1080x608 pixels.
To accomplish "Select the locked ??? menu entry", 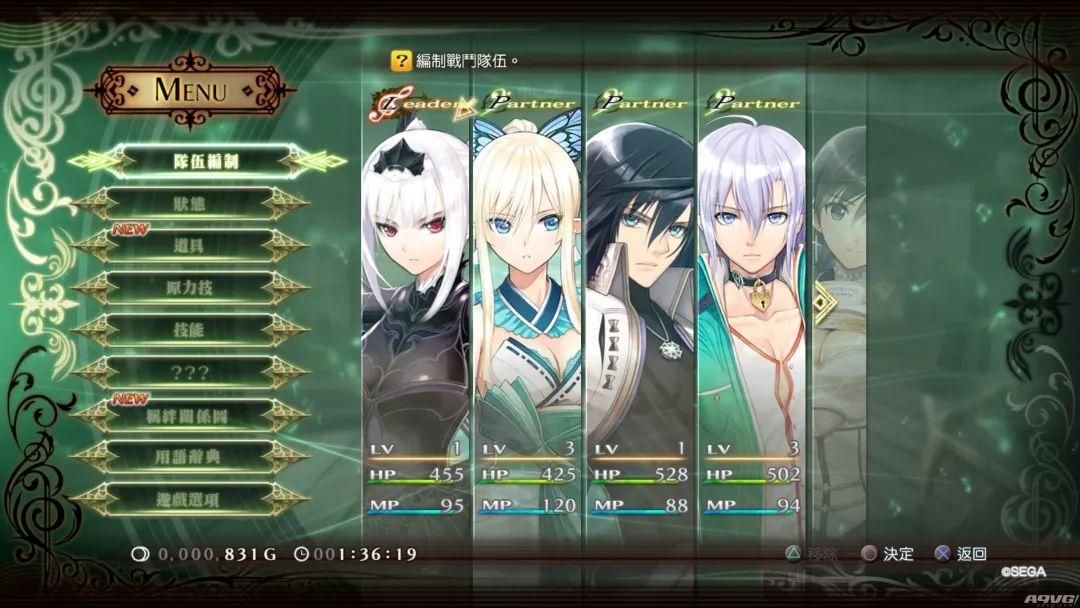I will (x=189, y=372).
